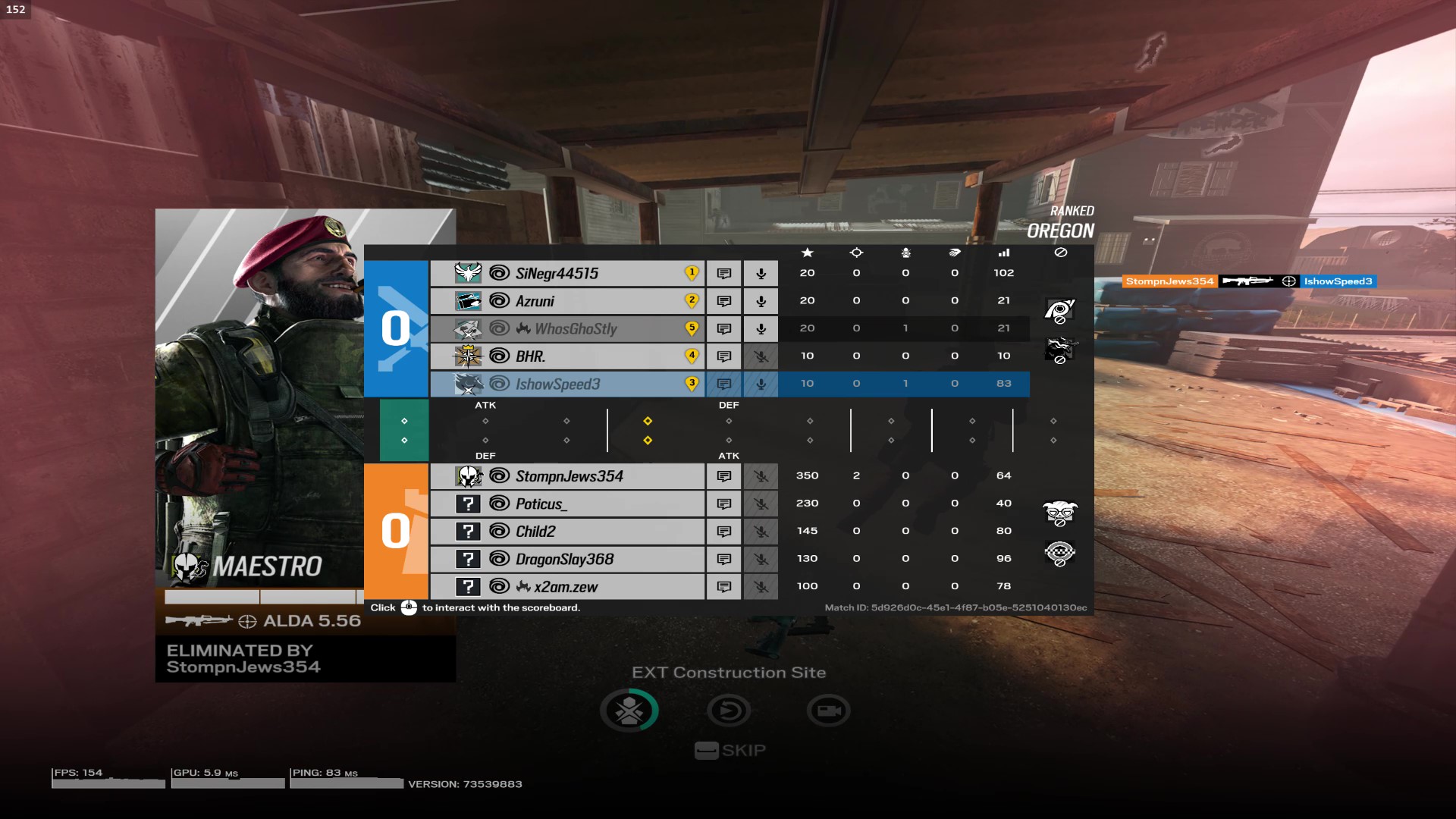
Task: Click the camera recording icon
Action: (828, 711)
